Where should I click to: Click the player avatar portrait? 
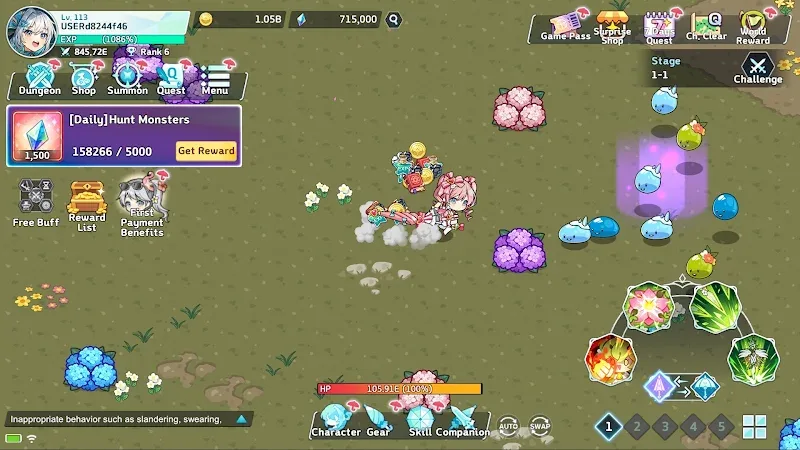pyautogui.click(x=30, y=32)
